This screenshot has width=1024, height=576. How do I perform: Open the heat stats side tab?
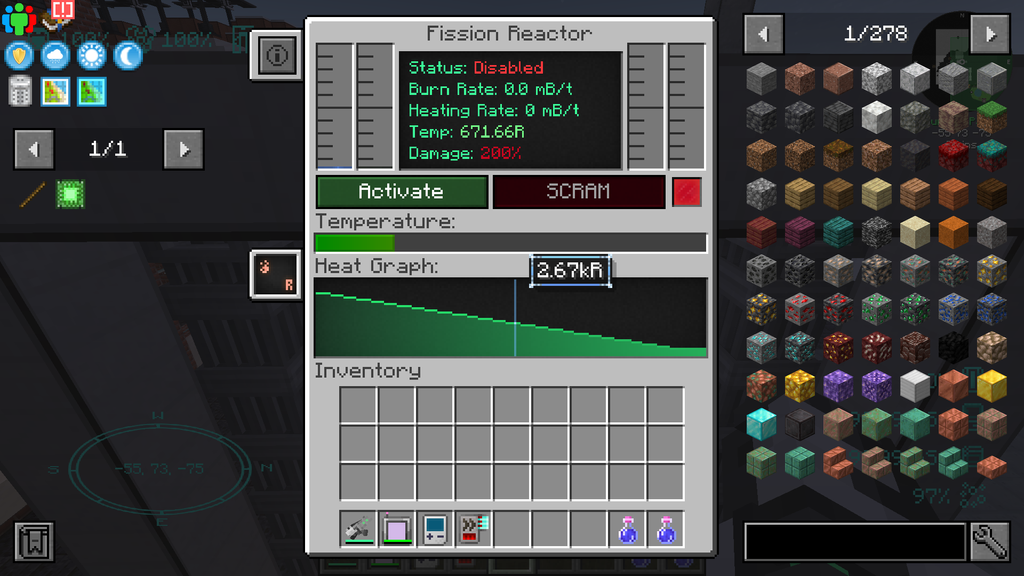(274, 274)
